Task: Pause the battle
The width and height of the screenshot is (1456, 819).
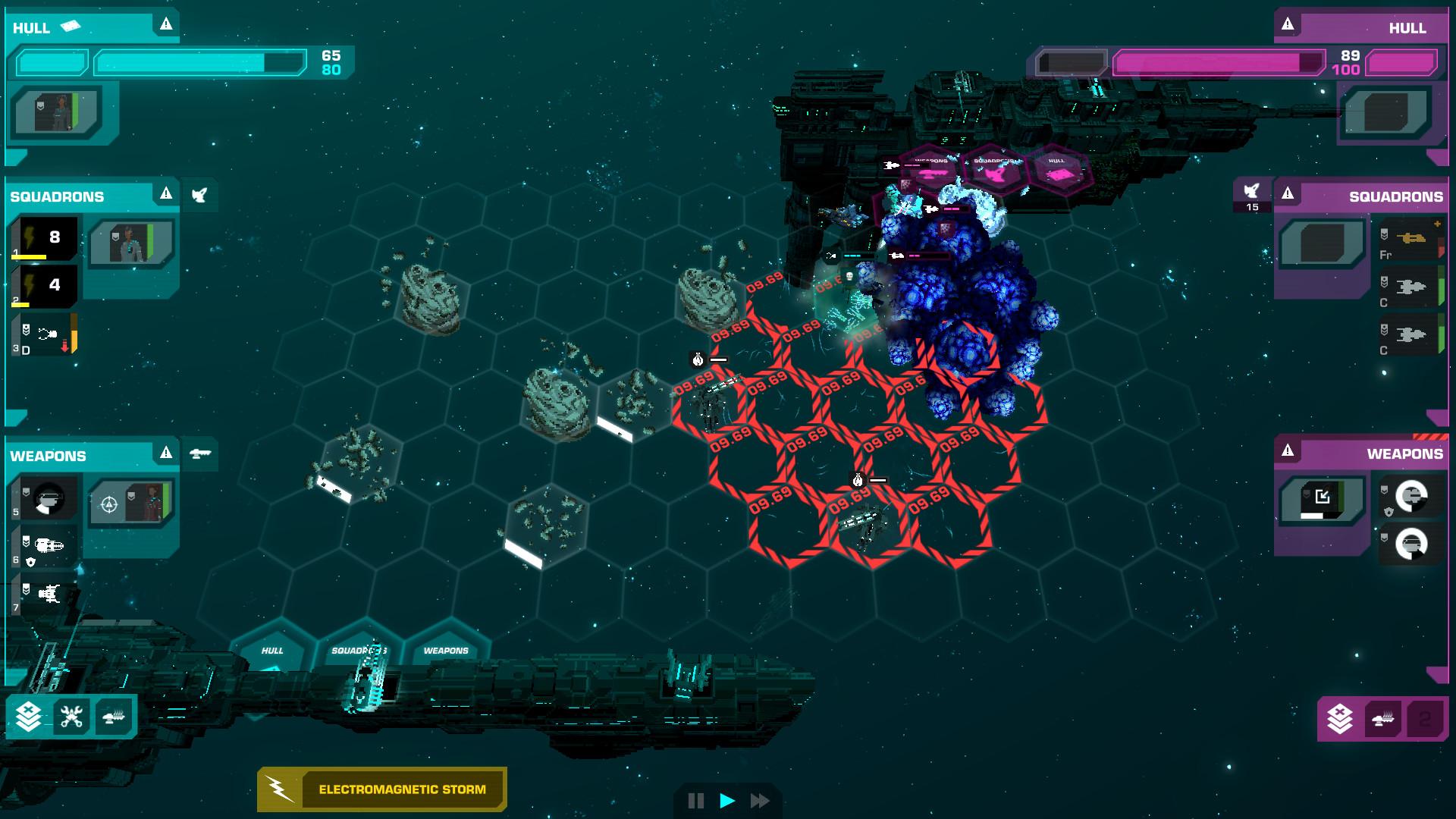Action: [695, 801]
